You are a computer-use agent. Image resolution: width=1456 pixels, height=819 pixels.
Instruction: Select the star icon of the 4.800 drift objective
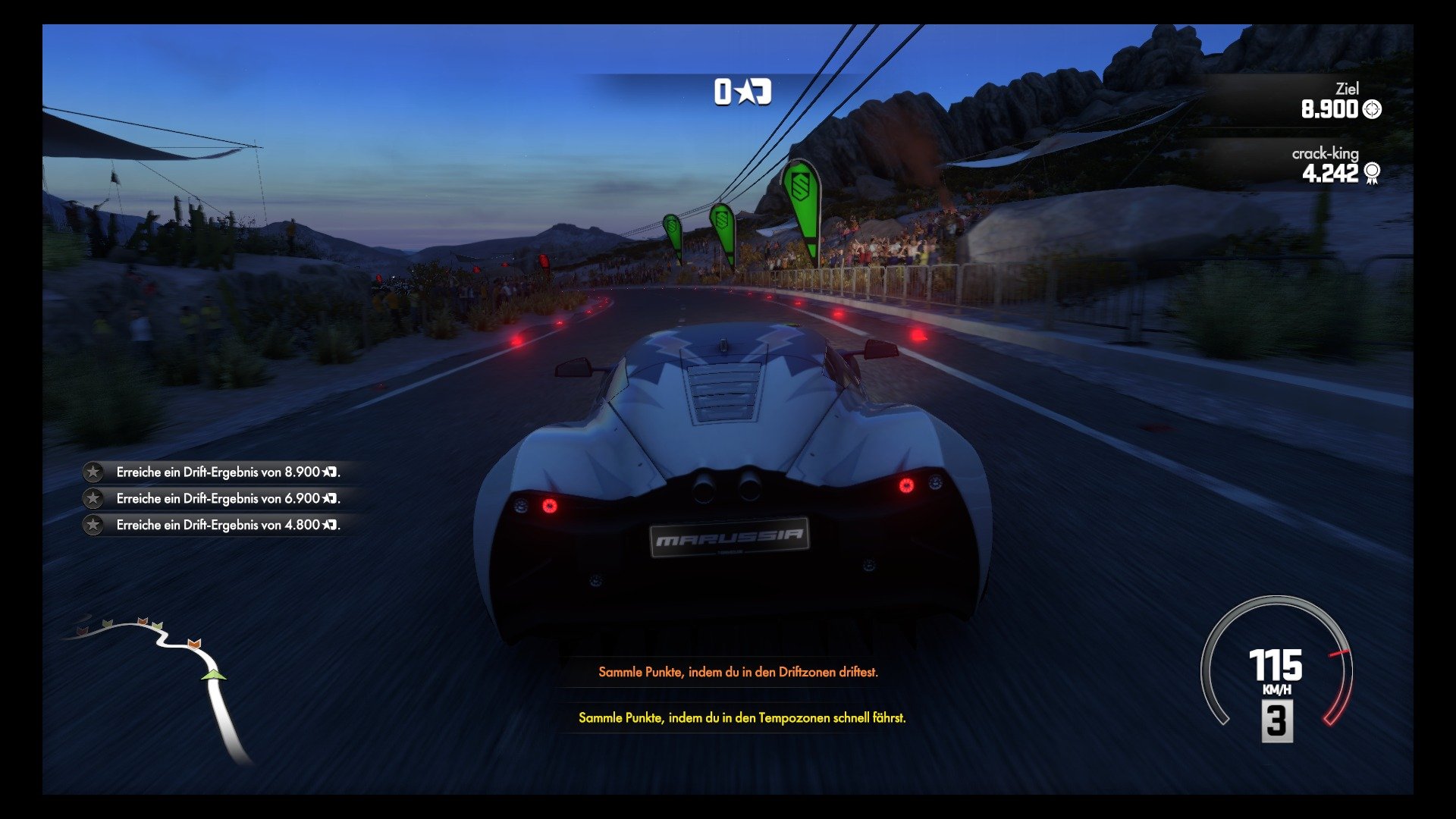coord(94,524)
